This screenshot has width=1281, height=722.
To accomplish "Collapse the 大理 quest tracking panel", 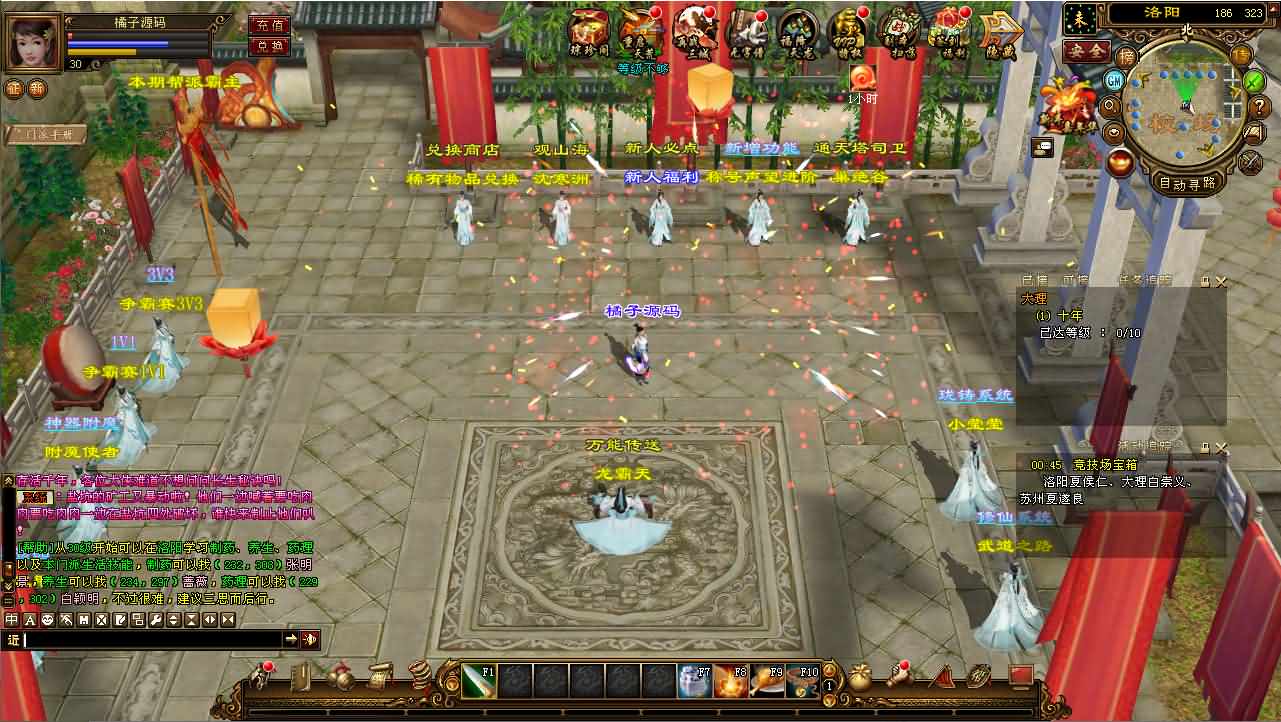I will (x=1204, y=281).
